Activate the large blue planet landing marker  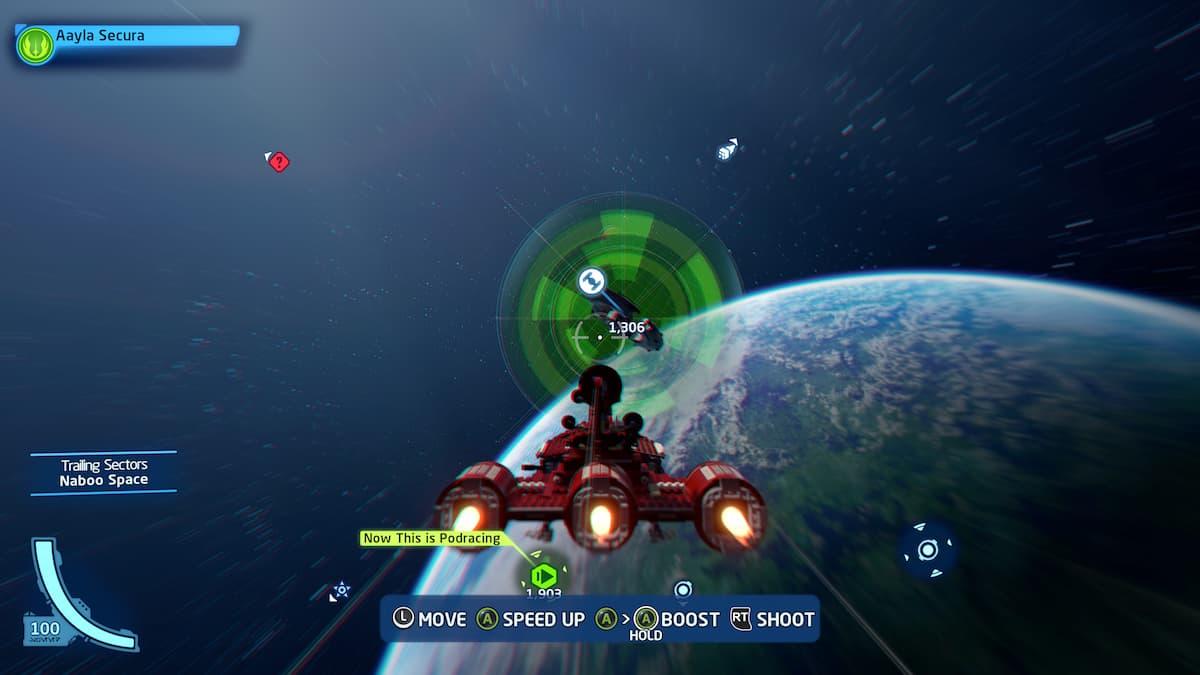tap(928, 550)
